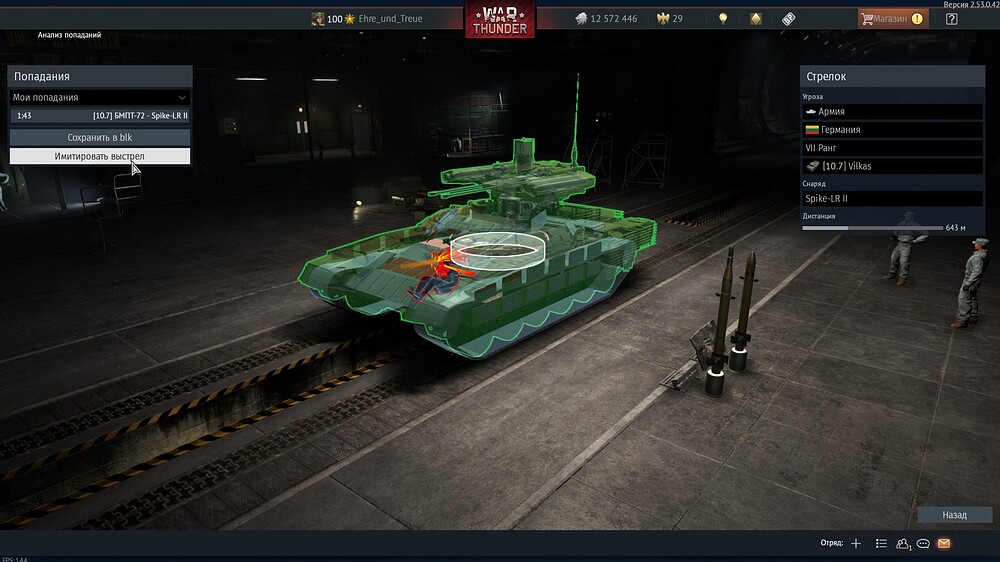The width and height of the screenshot is (1000, 562).
Task: Open the help question mark icon
Action: 951,18
